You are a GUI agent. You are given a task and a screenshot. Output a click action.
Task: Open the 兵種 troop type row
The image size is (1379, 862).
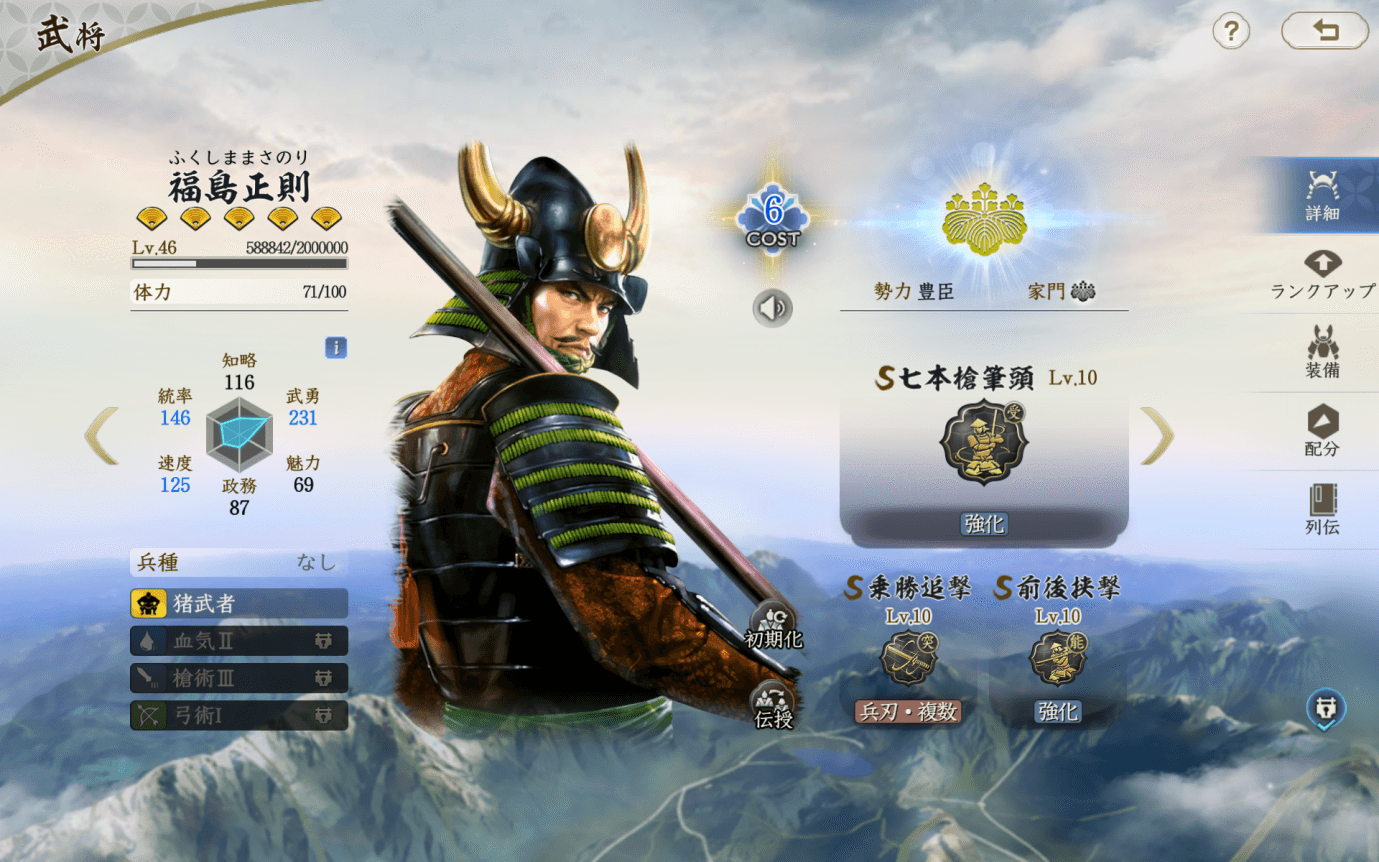(239, 563)
